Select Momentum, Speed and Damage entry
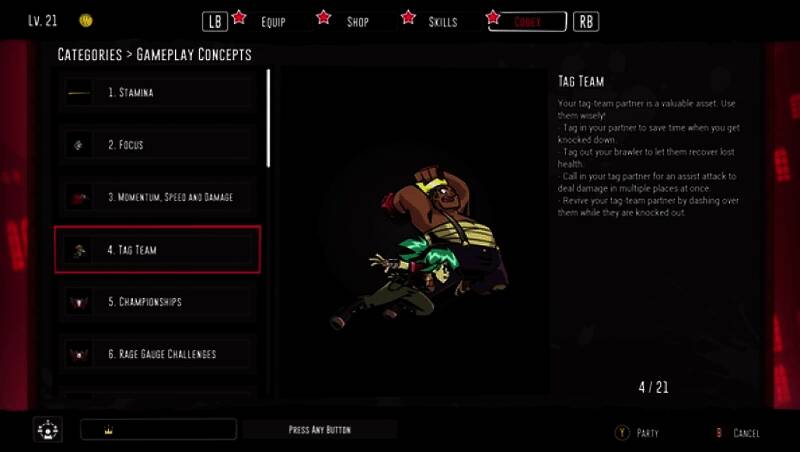Viewport: 800px width, 452px height. point(158,197)
